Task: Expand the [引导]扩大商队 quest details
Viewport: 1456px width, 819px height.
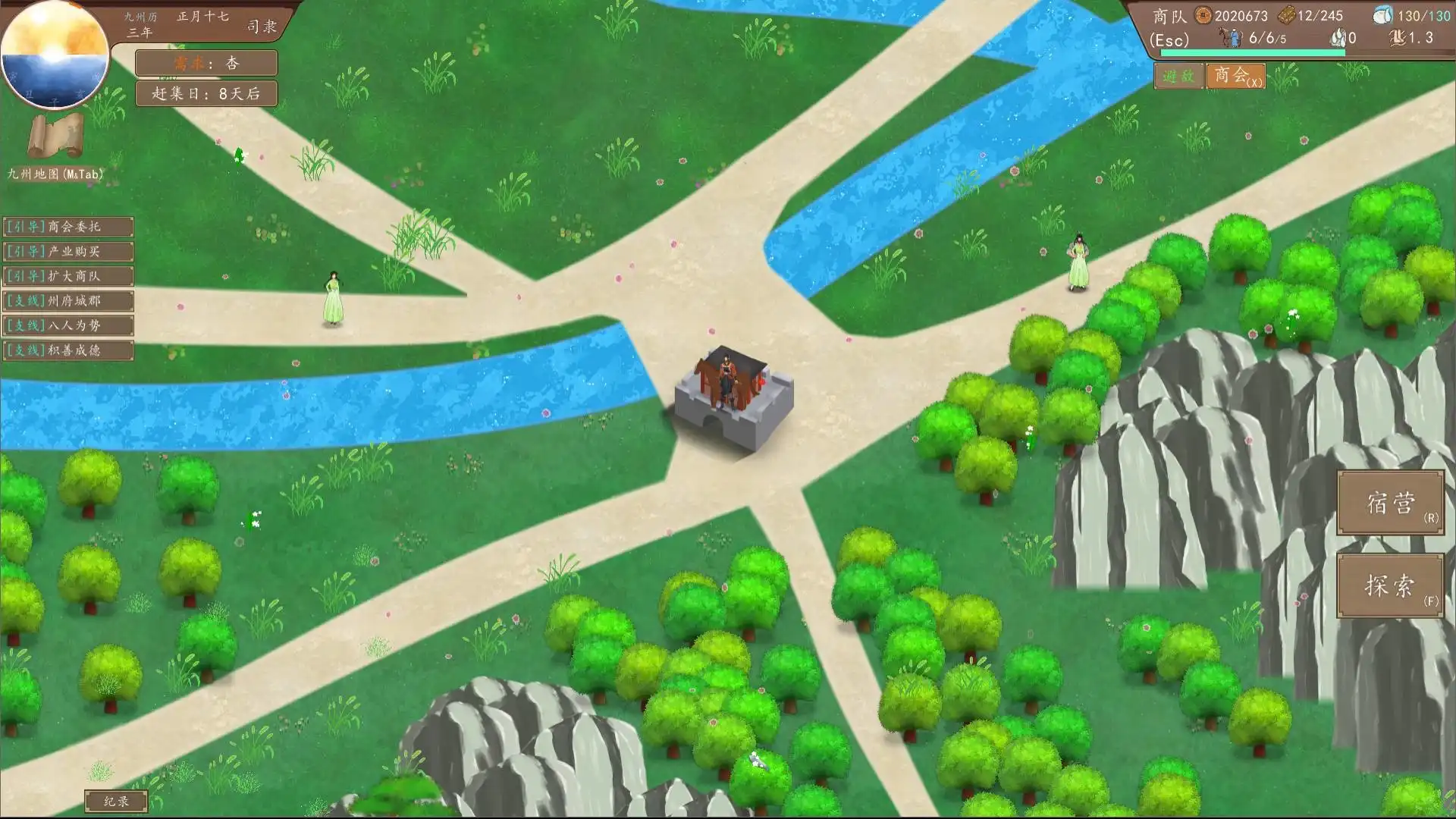Action: pos(67,276)
